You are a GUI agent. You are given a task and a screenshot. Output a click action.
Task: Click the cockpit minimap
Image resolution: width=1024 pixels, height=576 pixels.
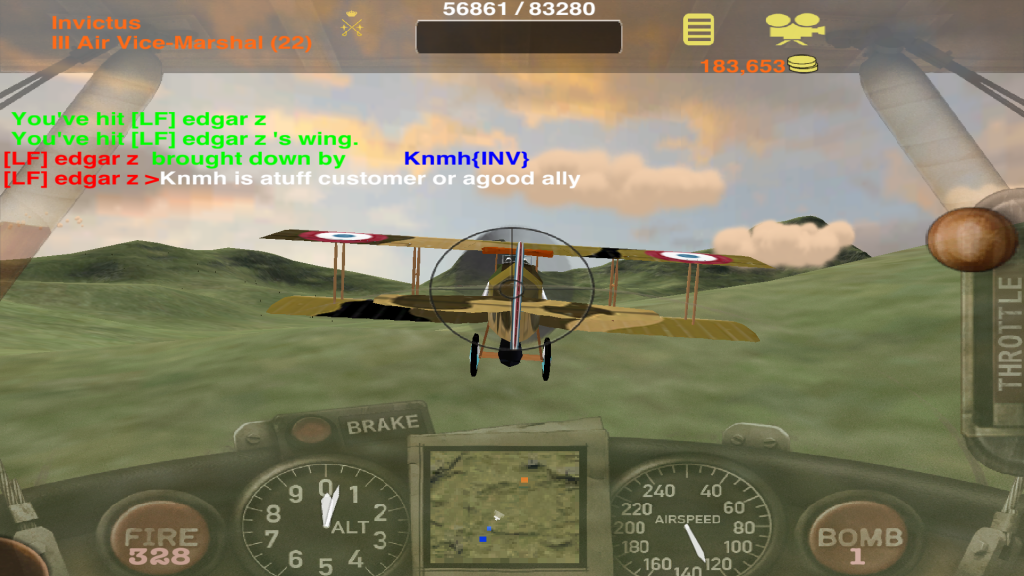click(504, 506)
